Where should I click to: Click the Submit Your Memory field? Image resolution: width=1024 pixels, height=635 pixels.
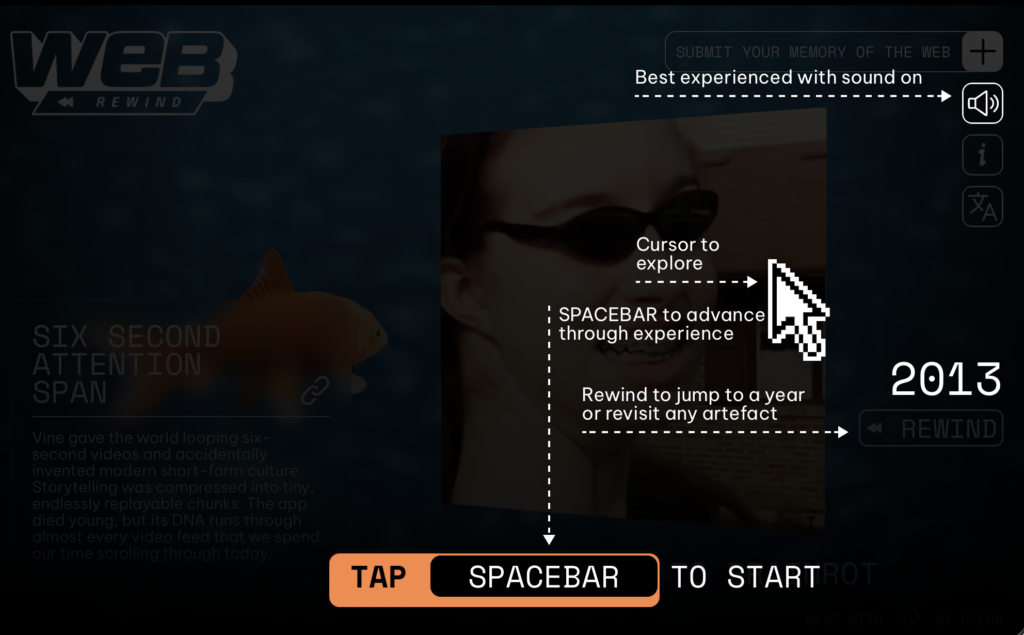[x=813, y=52]
